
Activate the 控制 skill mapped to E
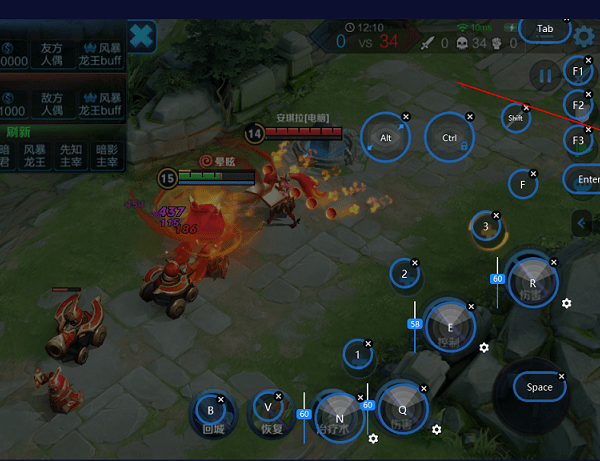click(x=449, y=326)
